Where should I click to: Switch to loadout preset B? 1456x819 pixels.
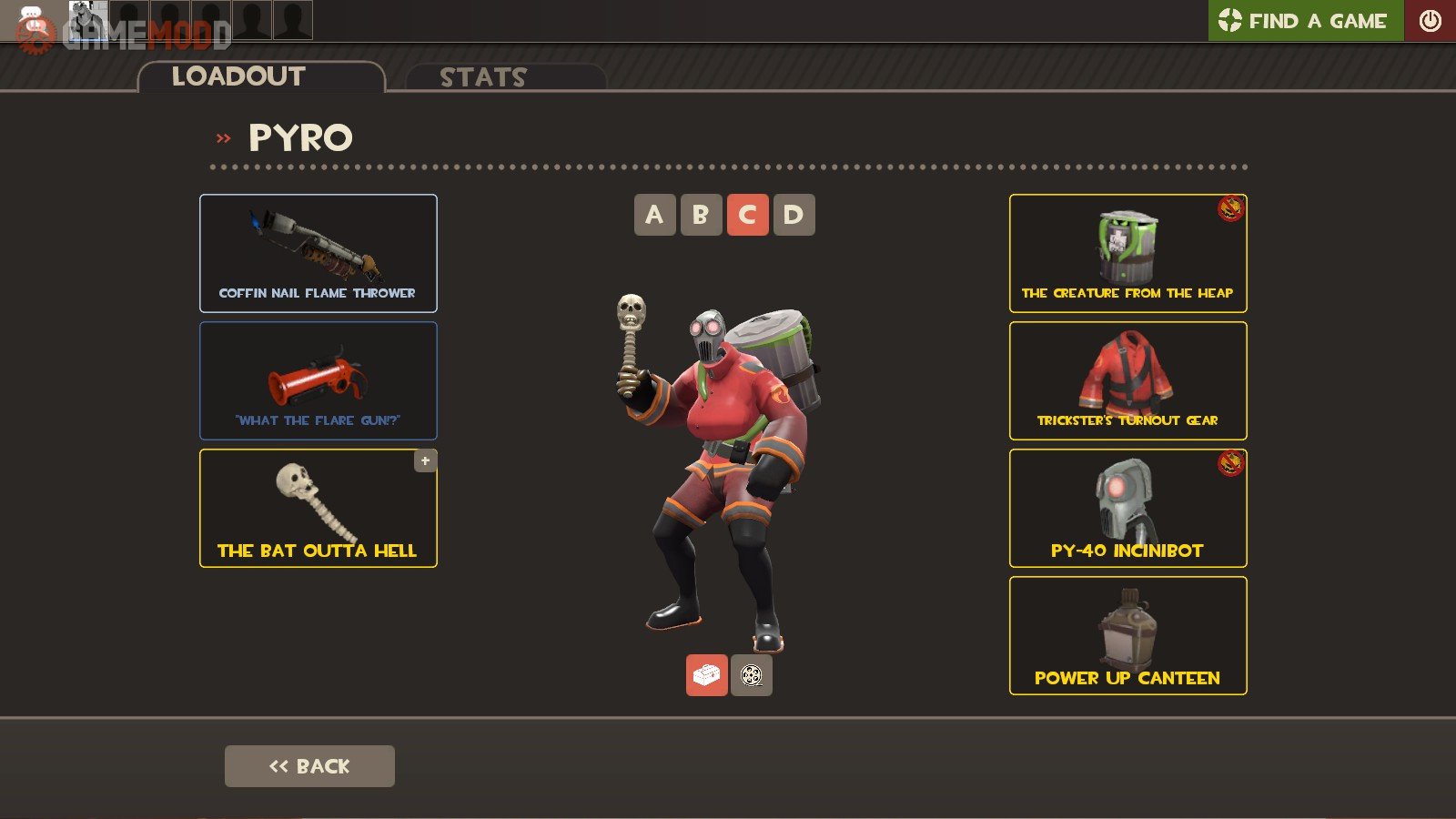tap(701, 215)
